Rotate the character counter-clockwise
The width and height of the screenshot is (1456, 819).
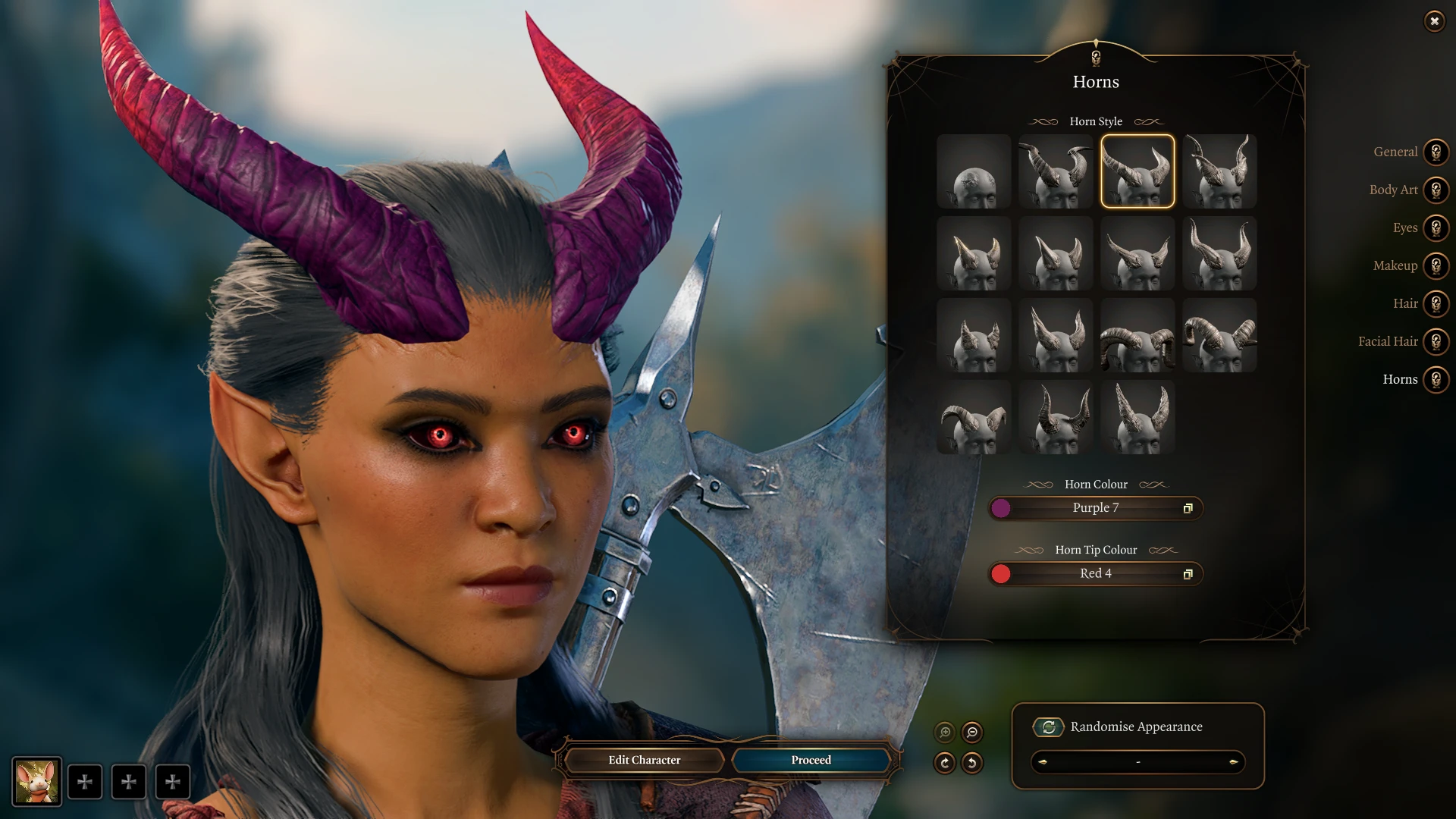coord(972,763)
